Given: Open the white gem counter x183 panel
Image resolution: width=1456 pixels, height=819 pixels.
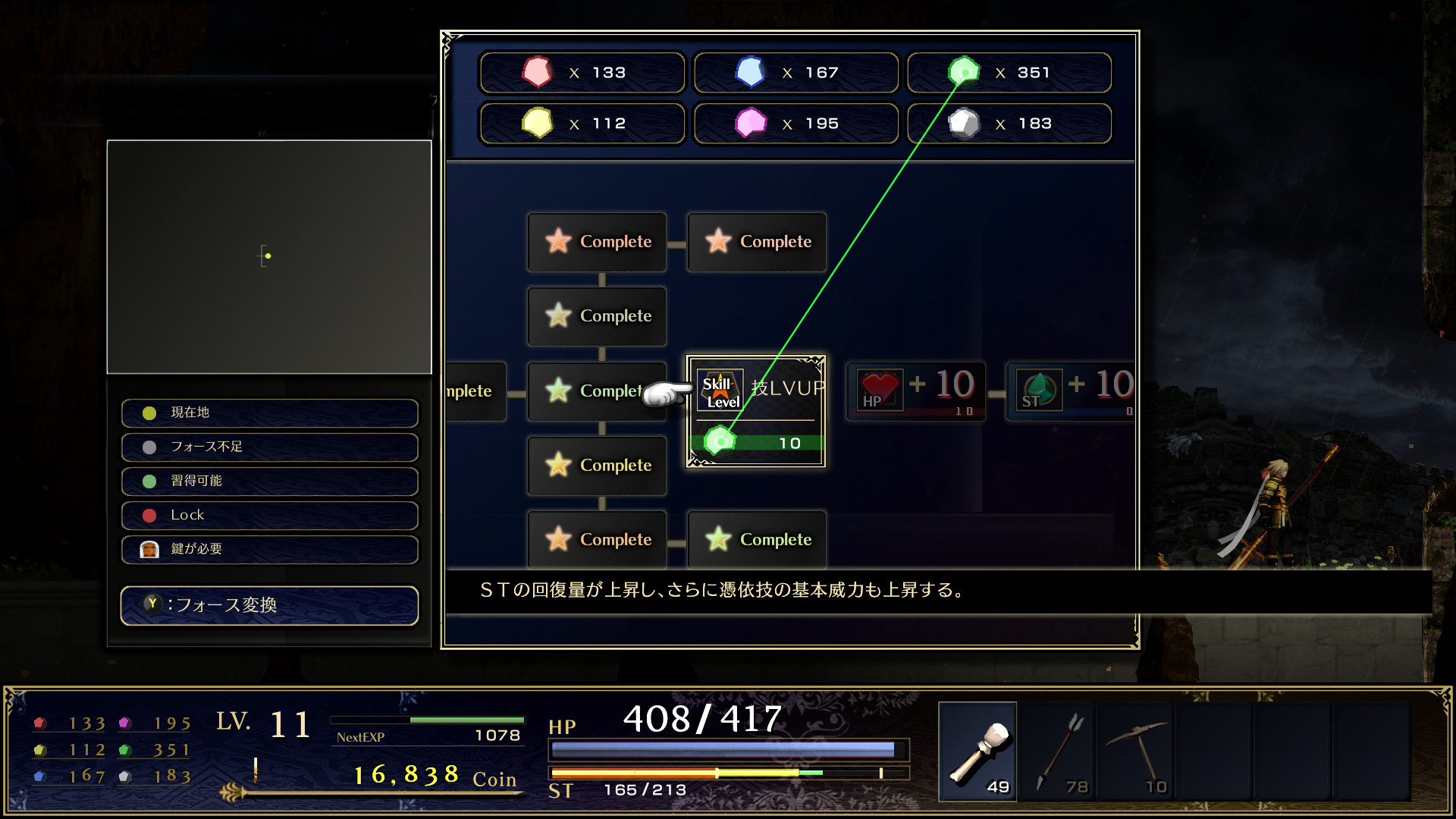Looking at the screenshot, I should (x=1009, y=123).
